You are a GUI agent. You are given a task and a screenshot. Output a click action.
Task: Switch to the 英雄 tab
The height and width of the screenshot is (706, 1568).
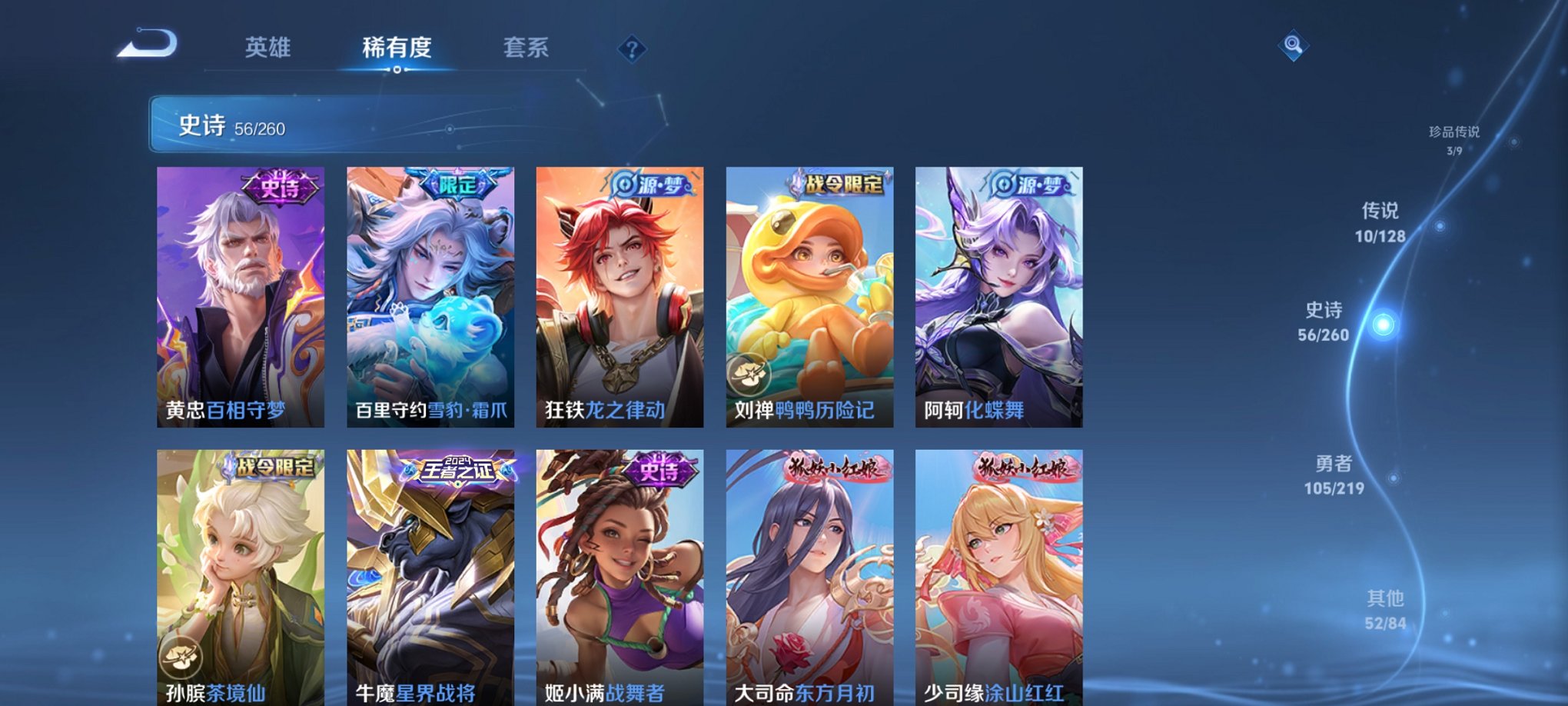(x=267, y=48)
